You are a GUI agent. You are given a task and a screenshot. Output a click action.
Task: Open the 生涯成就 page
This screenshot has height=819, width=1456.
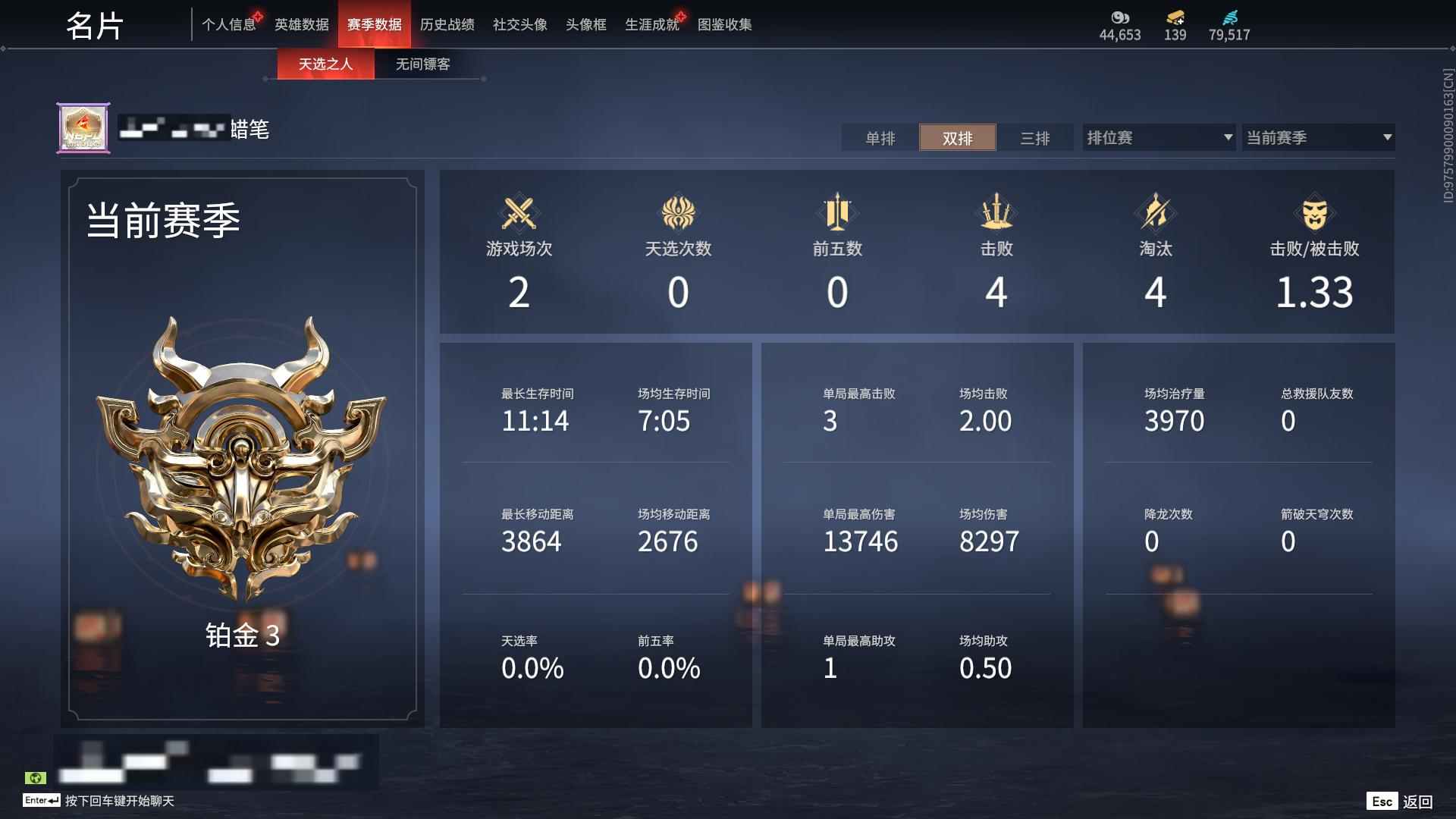coord(651,24)
